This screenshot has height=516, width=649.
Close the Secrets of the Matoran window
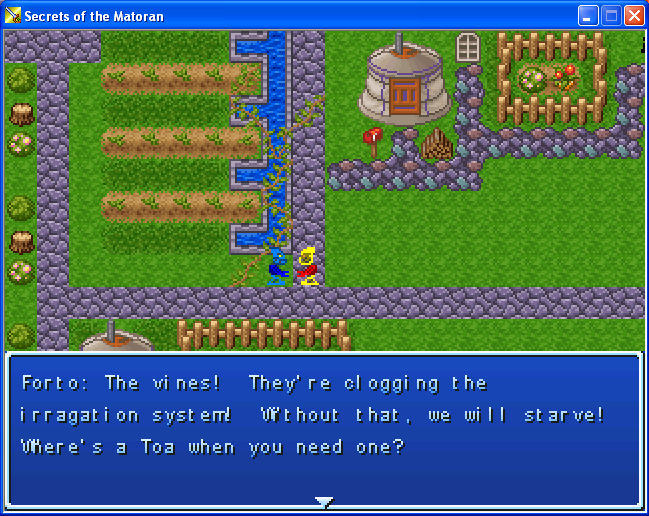click(634, 16)
